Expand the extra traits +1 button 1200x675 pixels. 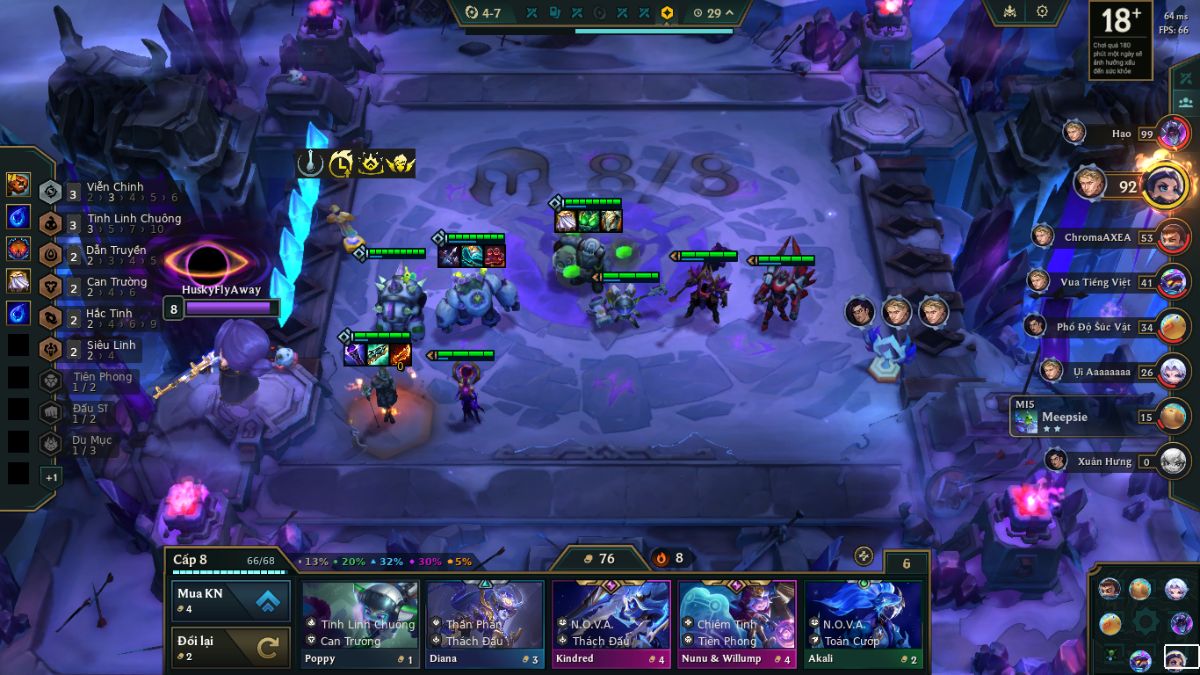coord(51,477)
